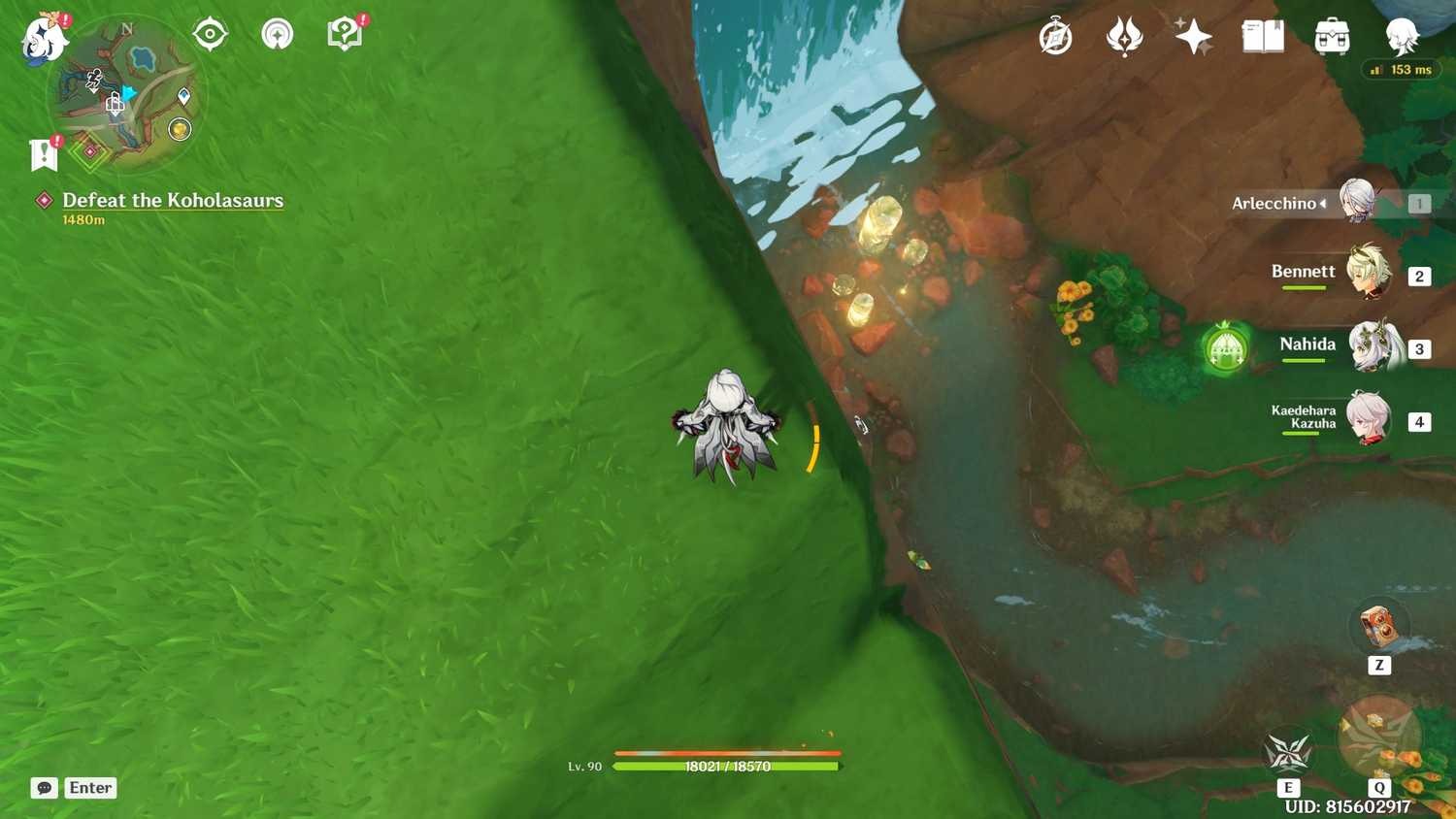Collapse party list with arrow beside Arlecchino
This screenshot has width=1456, height=819.
click(x=1323, y=204)
